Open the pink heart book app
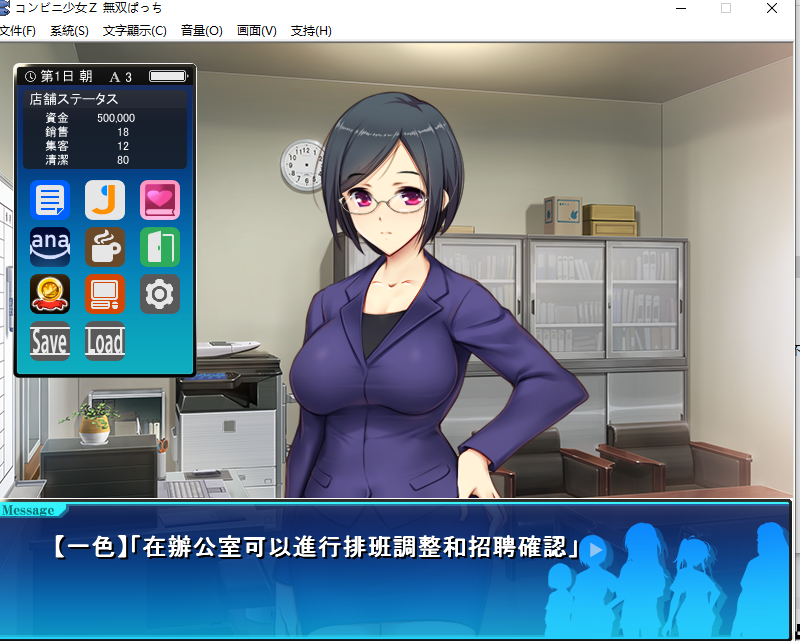The width and height of the screenshot is (800, 641). click(160, 200)
